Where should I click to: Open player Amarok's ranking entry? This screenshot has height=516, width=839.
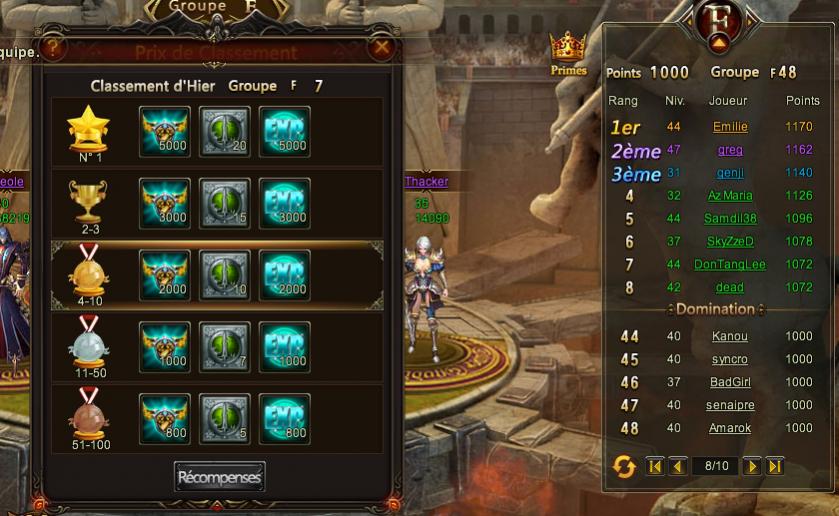(730, 428)
